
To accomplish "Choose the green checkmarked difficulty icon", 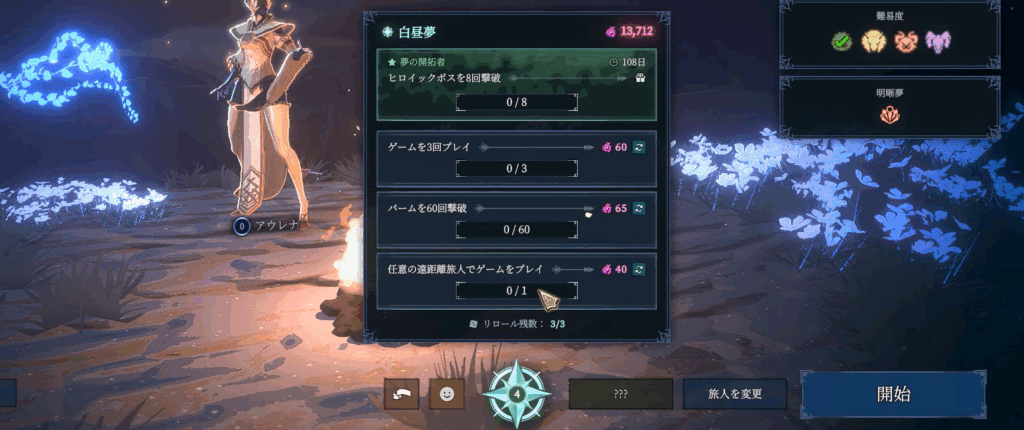I will pyautogui.click(x=842, y=41).
